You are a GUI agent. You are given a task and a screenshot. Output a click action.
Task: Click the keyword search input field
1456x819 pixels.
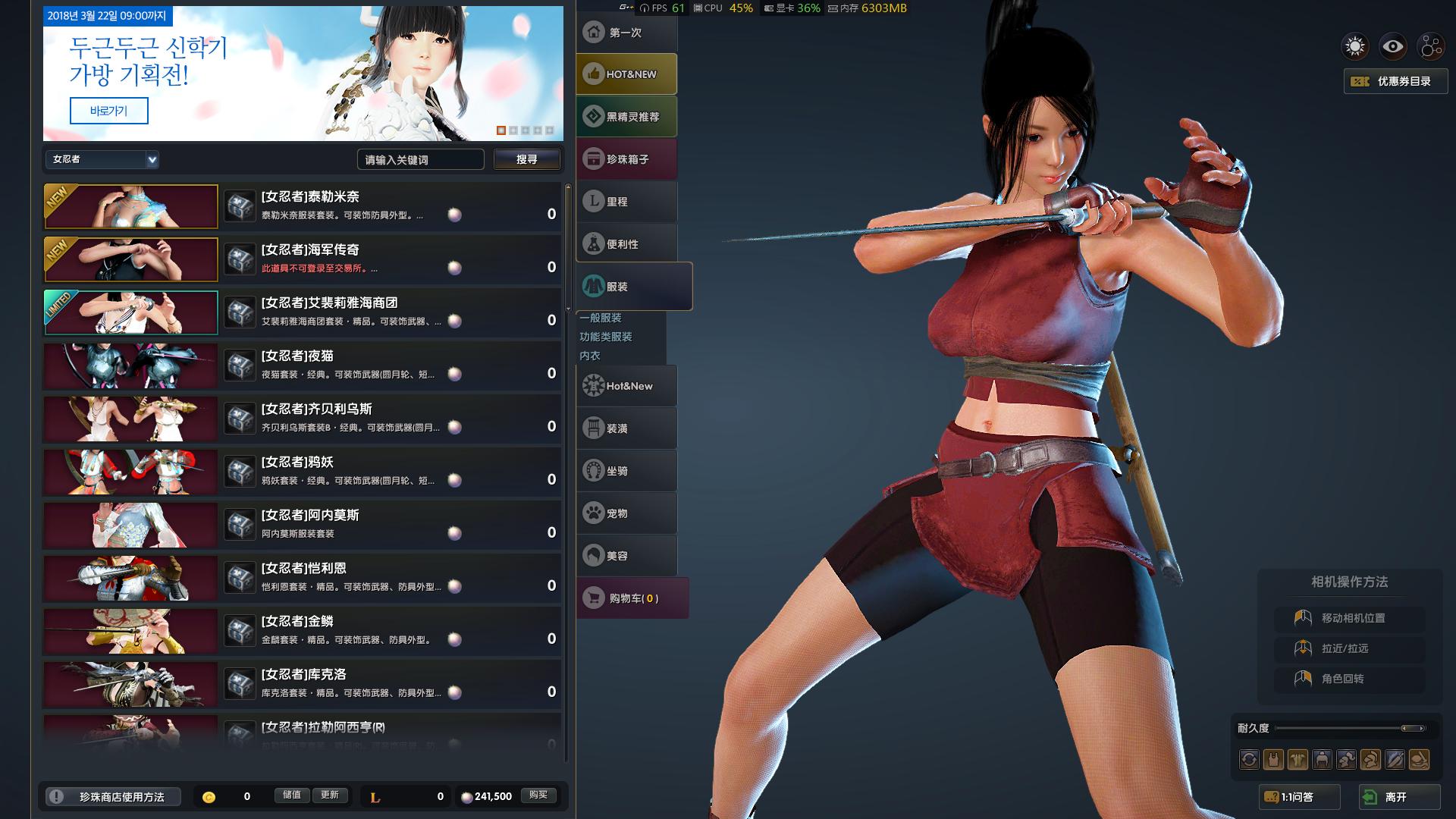[x=420, y=159]
